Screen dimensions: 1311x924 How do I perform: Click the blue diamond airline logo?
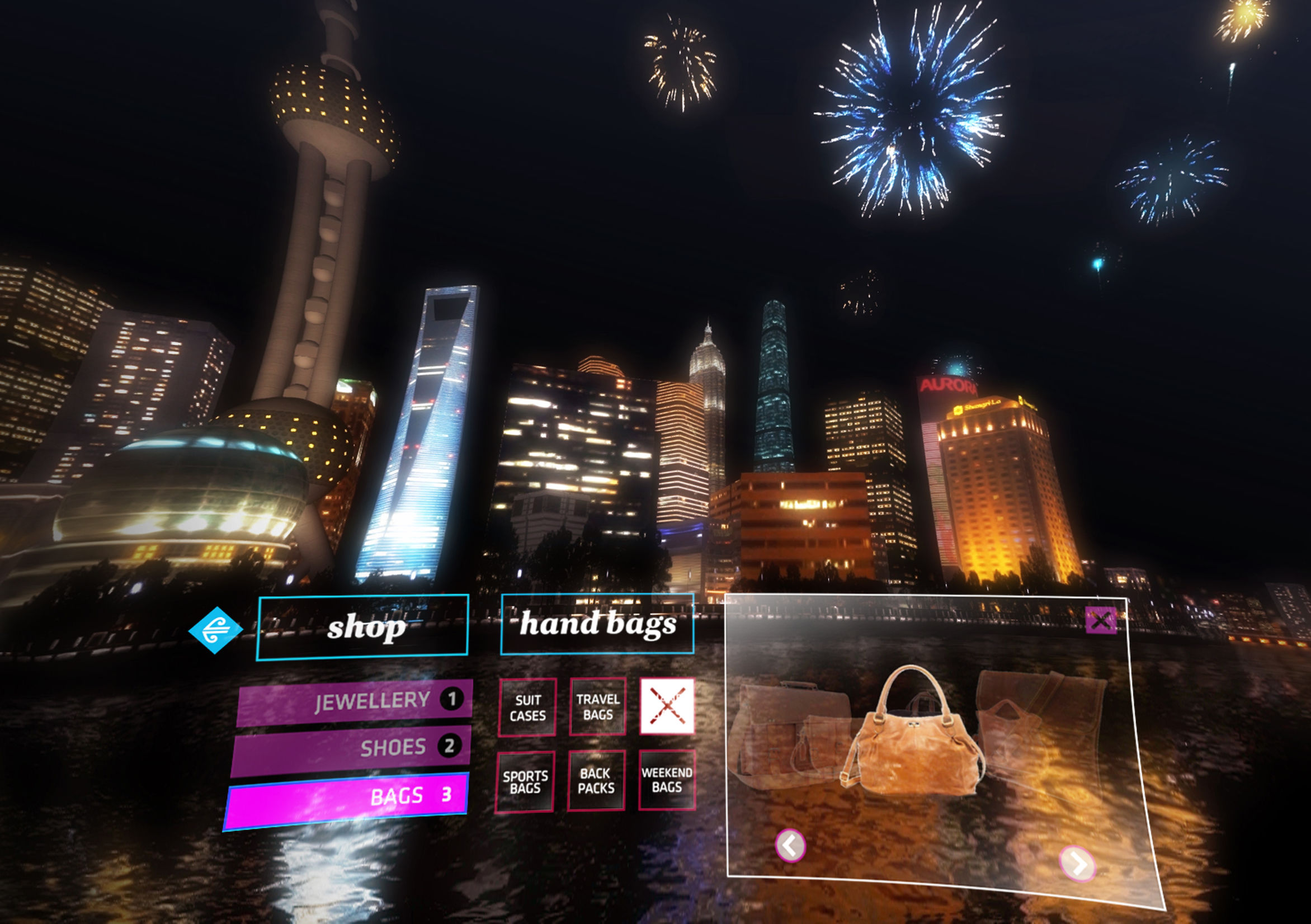(x=215, y=630)
